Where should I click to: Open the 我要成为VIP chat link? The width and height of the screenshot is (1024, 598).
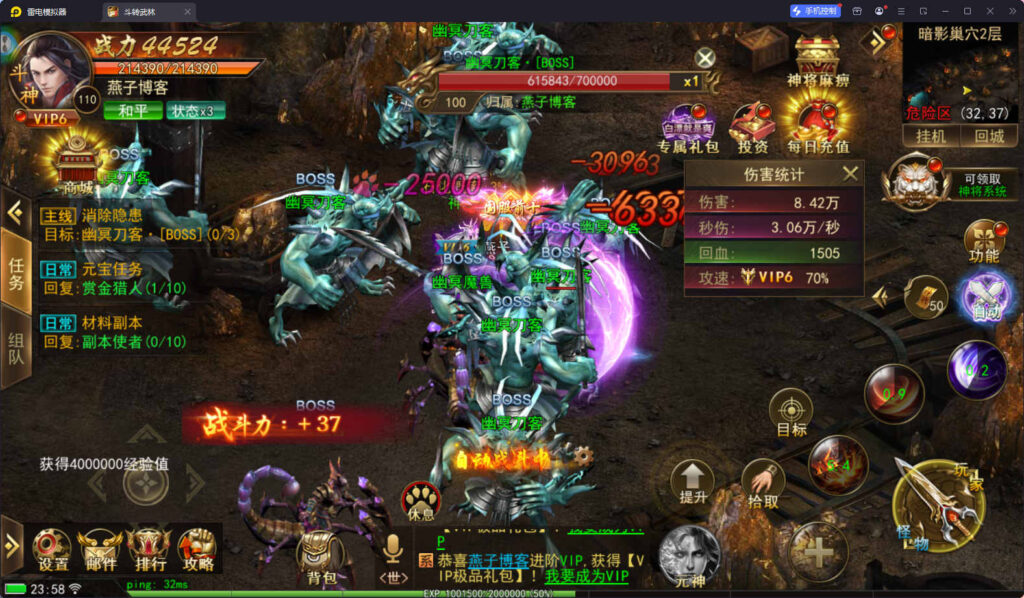click(x=587, y=576)
